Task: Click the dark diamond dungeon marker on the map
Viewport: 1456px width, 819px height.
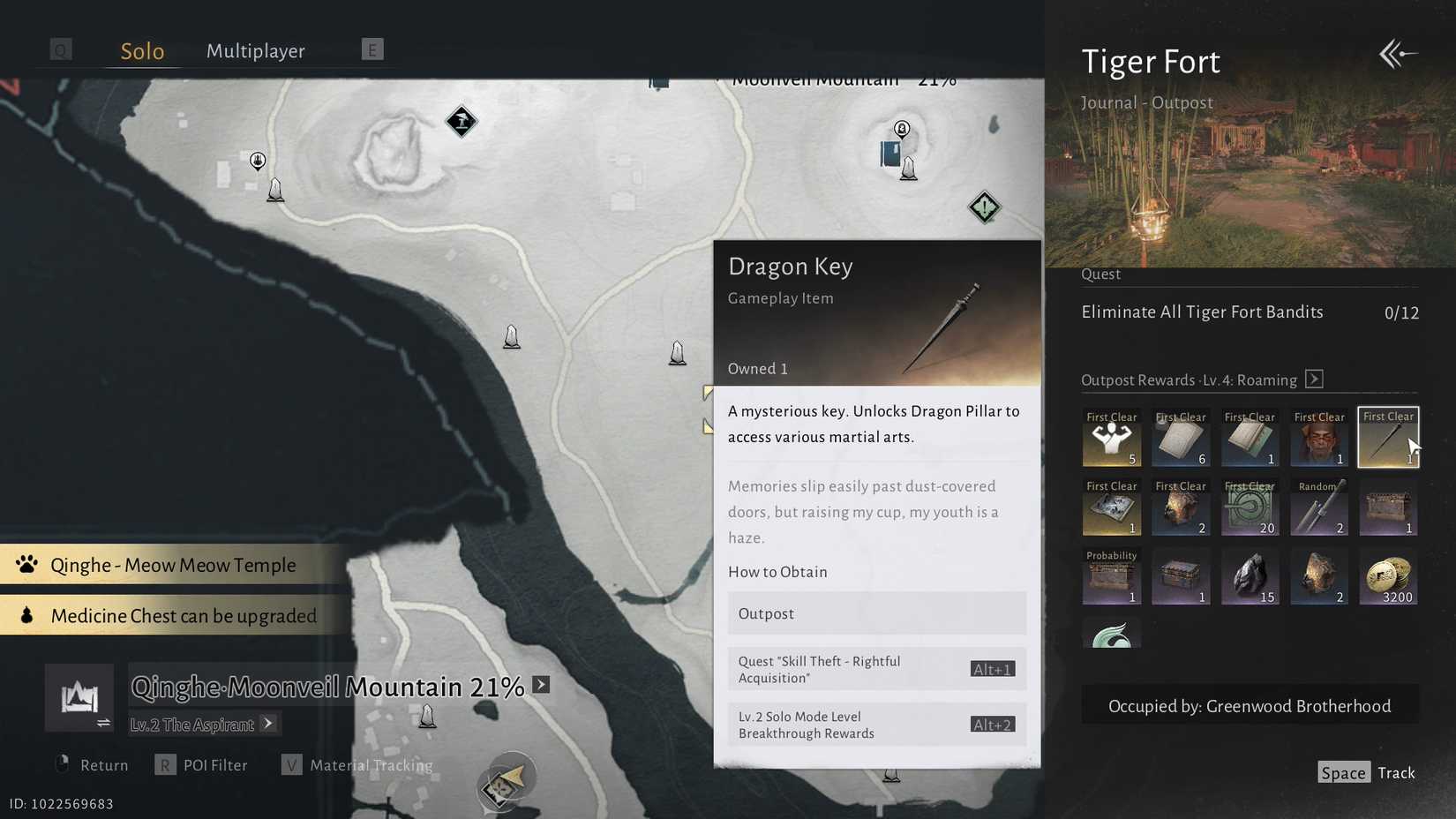Action: 462,121
